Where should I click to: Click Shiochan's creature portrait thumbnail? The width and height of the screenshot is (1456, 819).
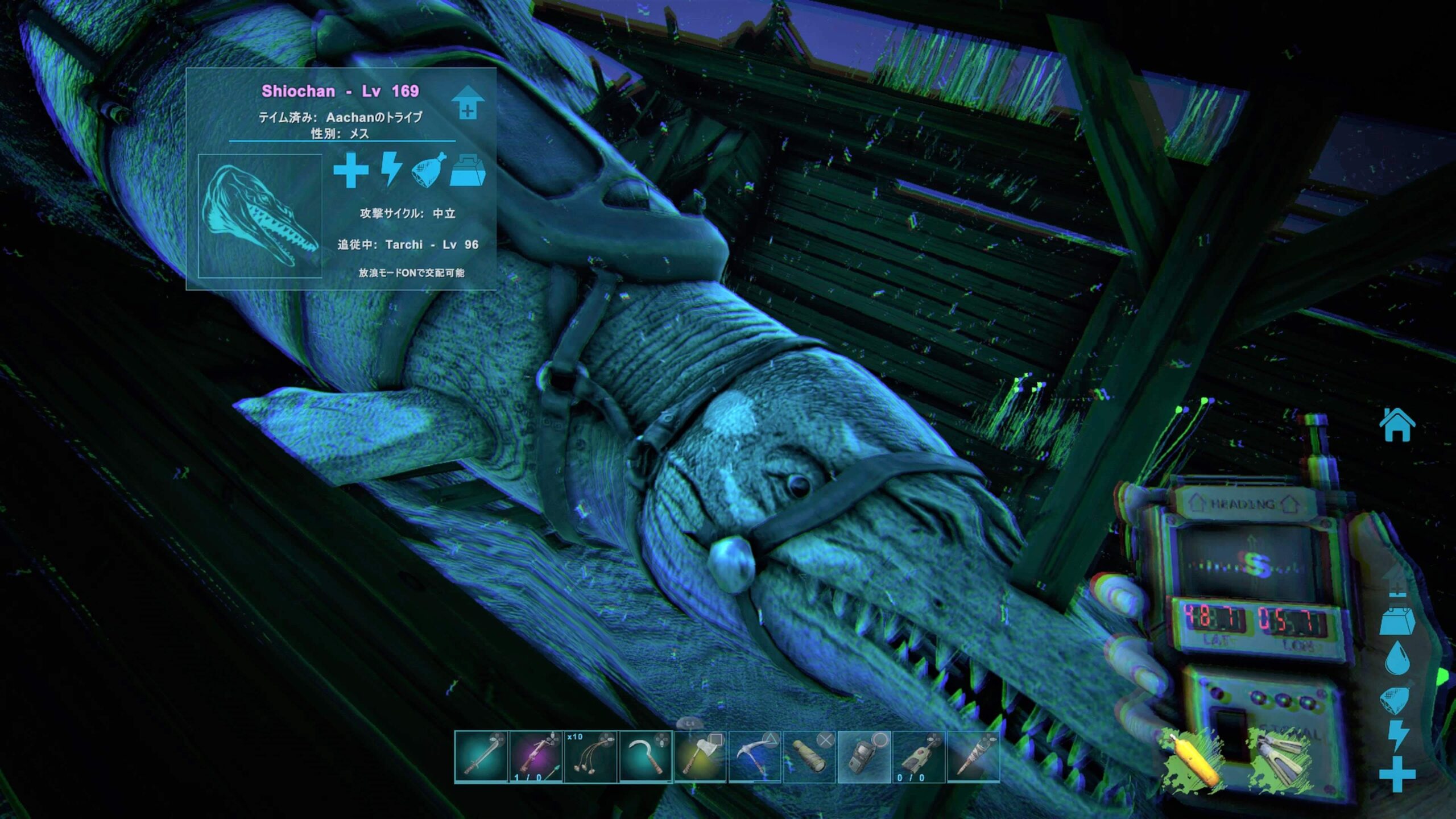(260, 216)
